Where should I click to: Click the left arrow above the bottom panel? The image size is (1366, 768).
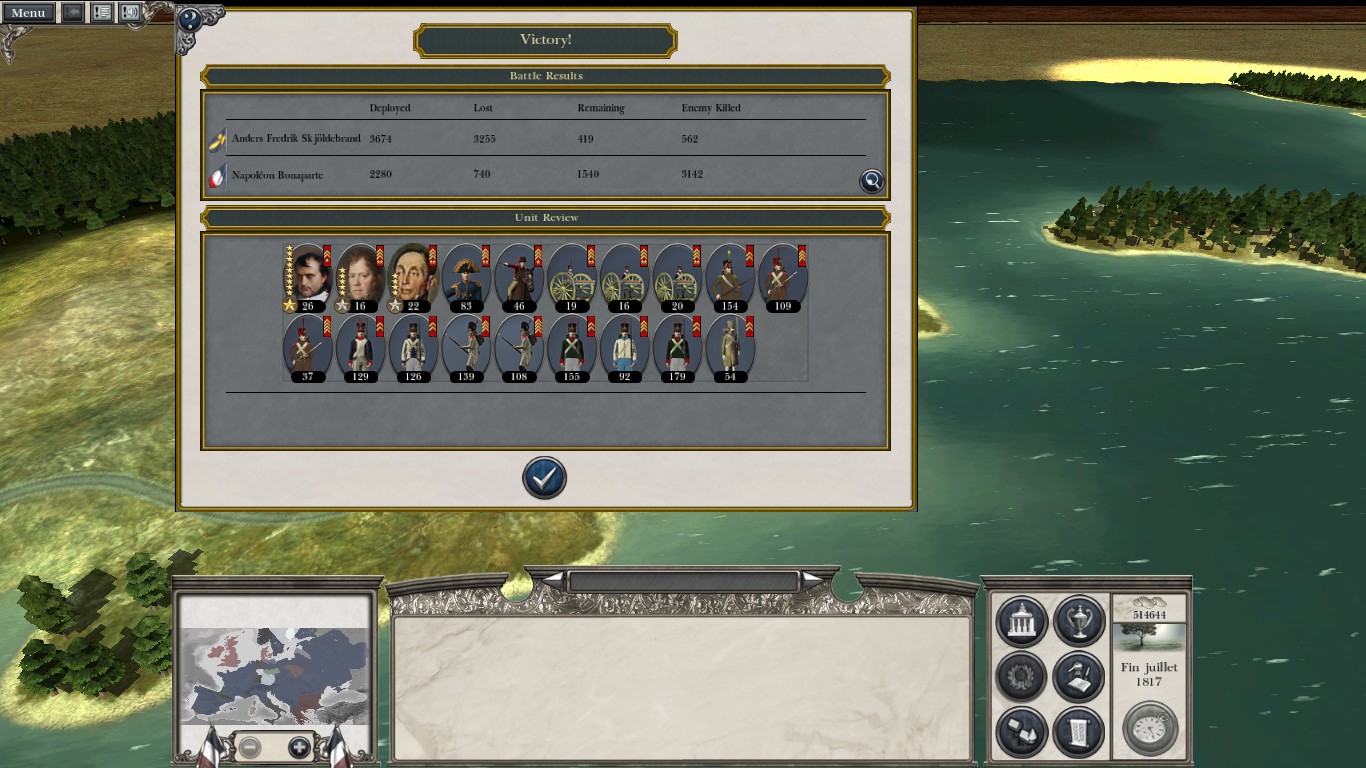click(552, 580)
